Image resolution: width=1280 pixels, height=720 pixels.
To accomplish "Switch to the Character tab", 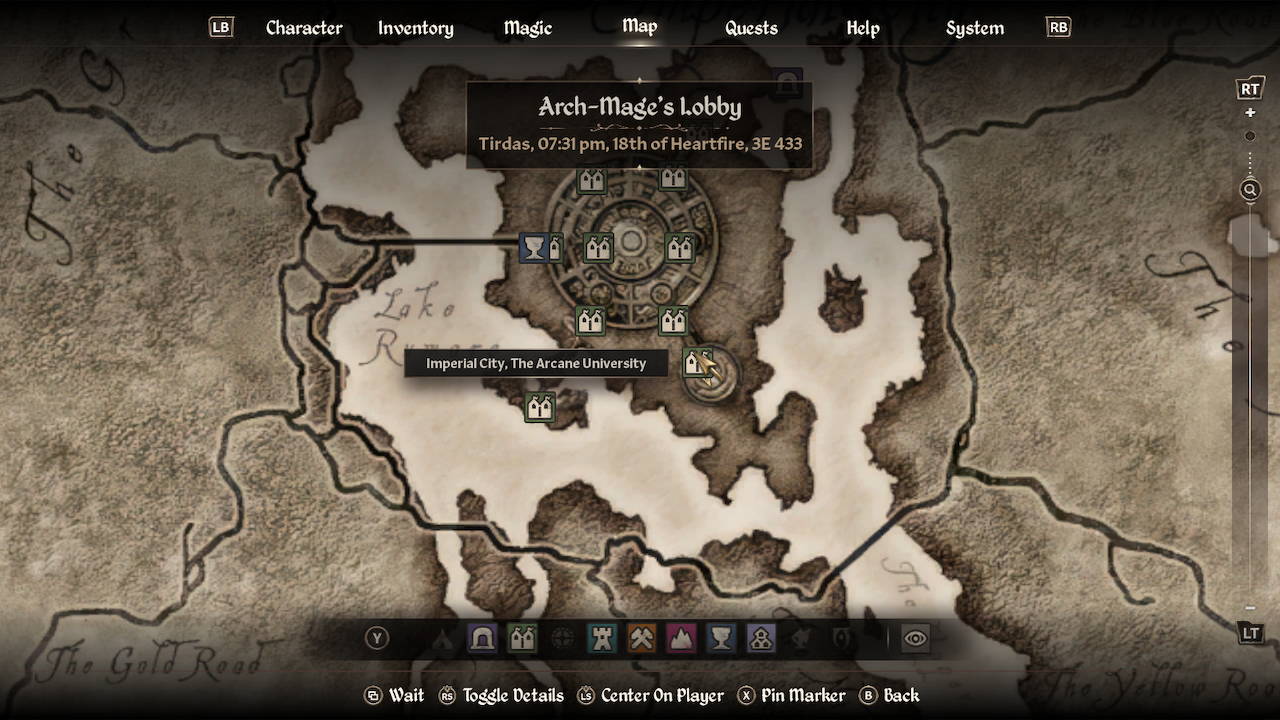I will [x=304, y=28].
